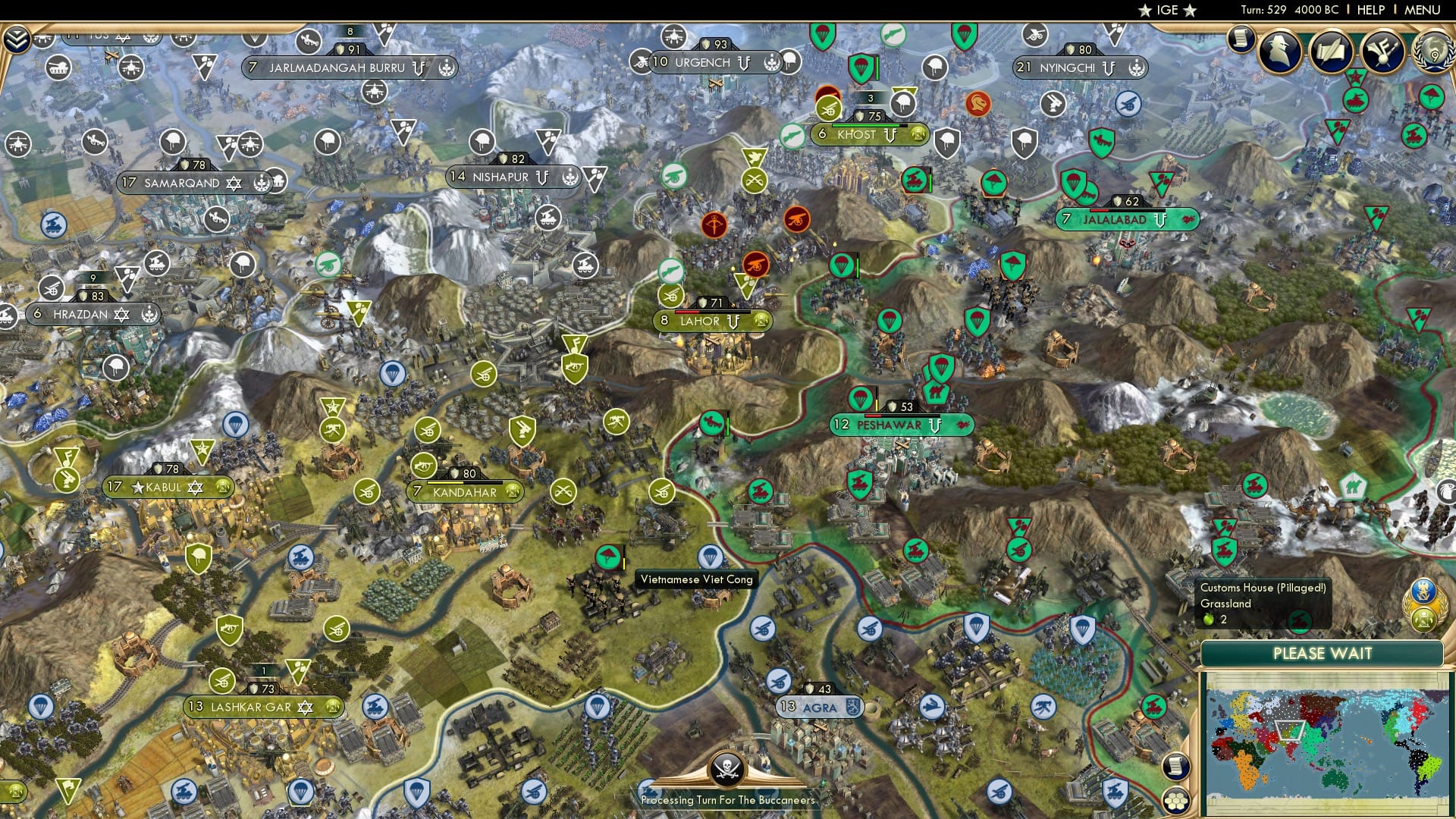Image resolution: width=1456 pixels, height=819 pixels.
Task: Open Diplomacy via blue eagle icon above minimap
Action: [1423, 590]
